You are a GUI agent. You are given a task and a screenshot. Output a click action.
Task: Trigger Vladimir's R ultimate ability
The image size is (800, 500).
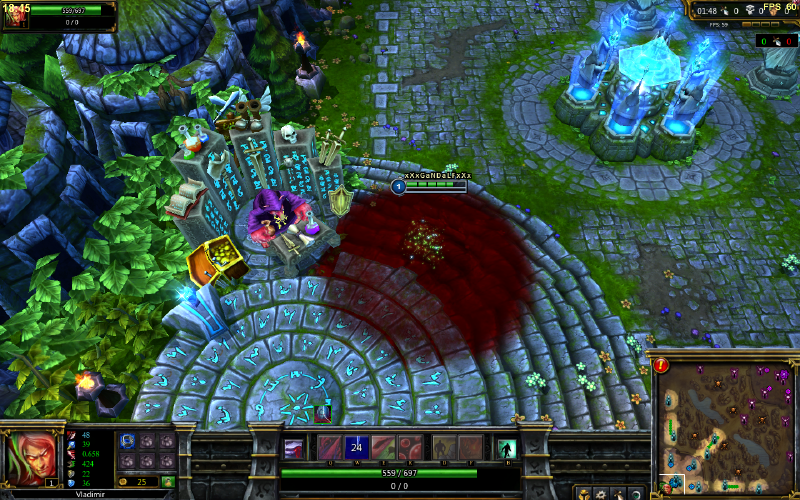[x=410, y=448]
